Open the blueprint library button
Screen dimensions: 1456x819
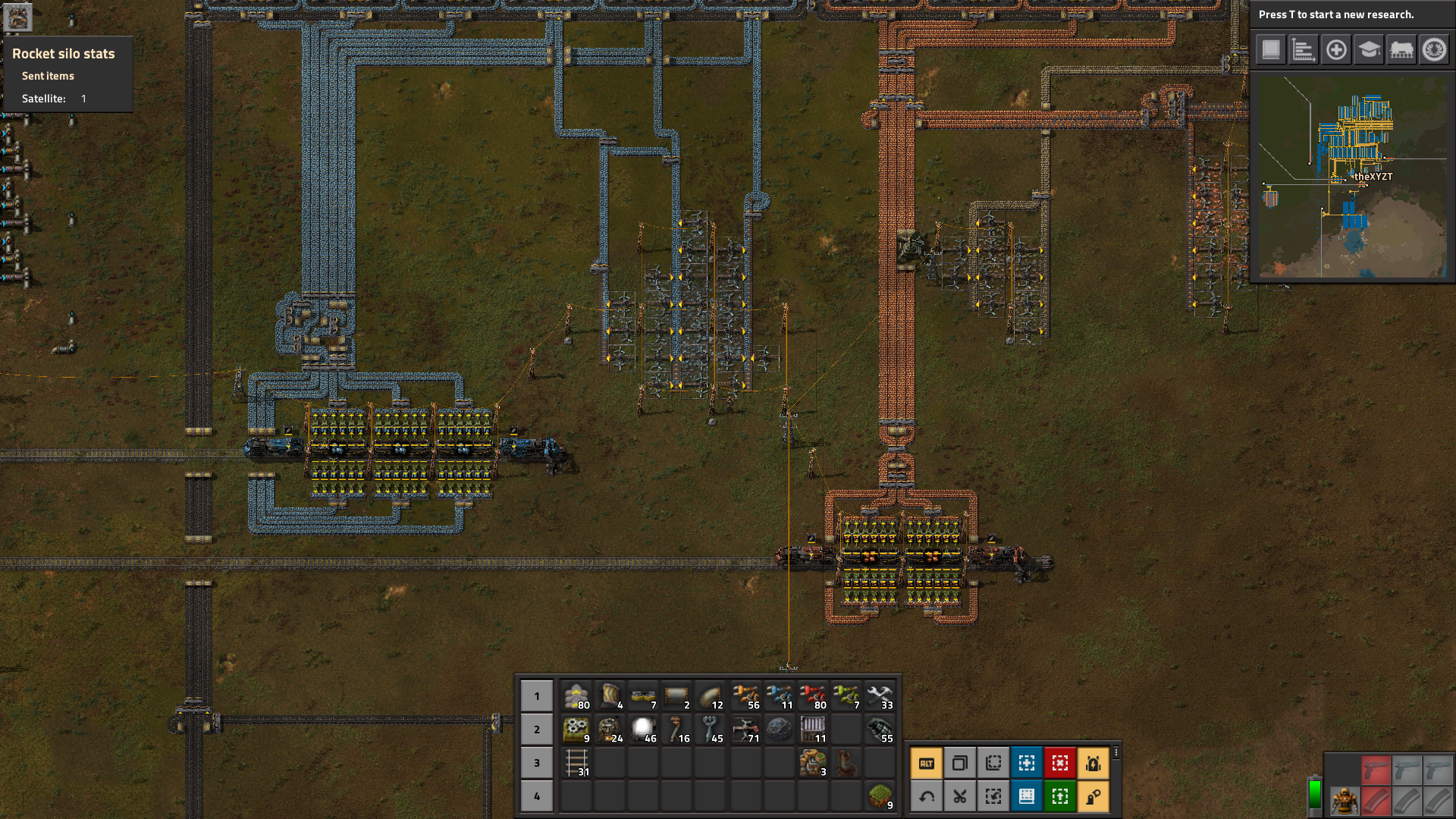(x=1271, y=50)
